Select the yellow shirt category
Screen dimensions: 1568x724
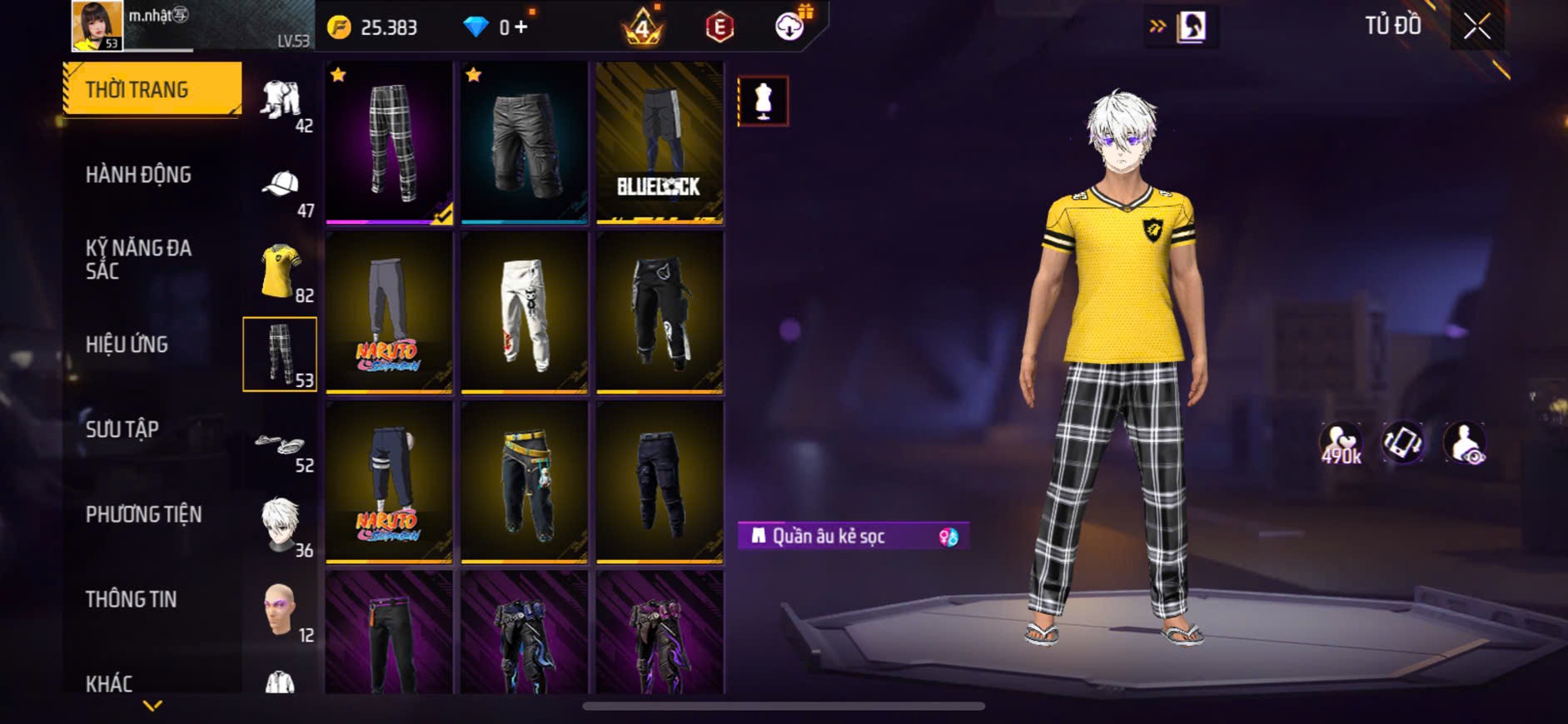coord(281,270)
